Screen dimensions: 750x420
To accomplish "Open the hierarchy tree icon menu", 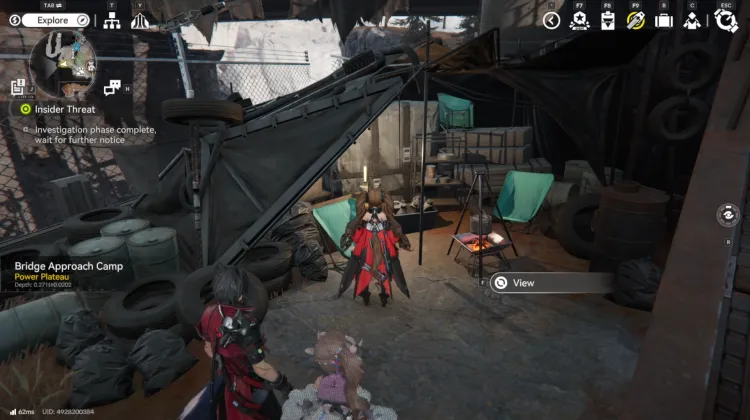I will point(112,21).
